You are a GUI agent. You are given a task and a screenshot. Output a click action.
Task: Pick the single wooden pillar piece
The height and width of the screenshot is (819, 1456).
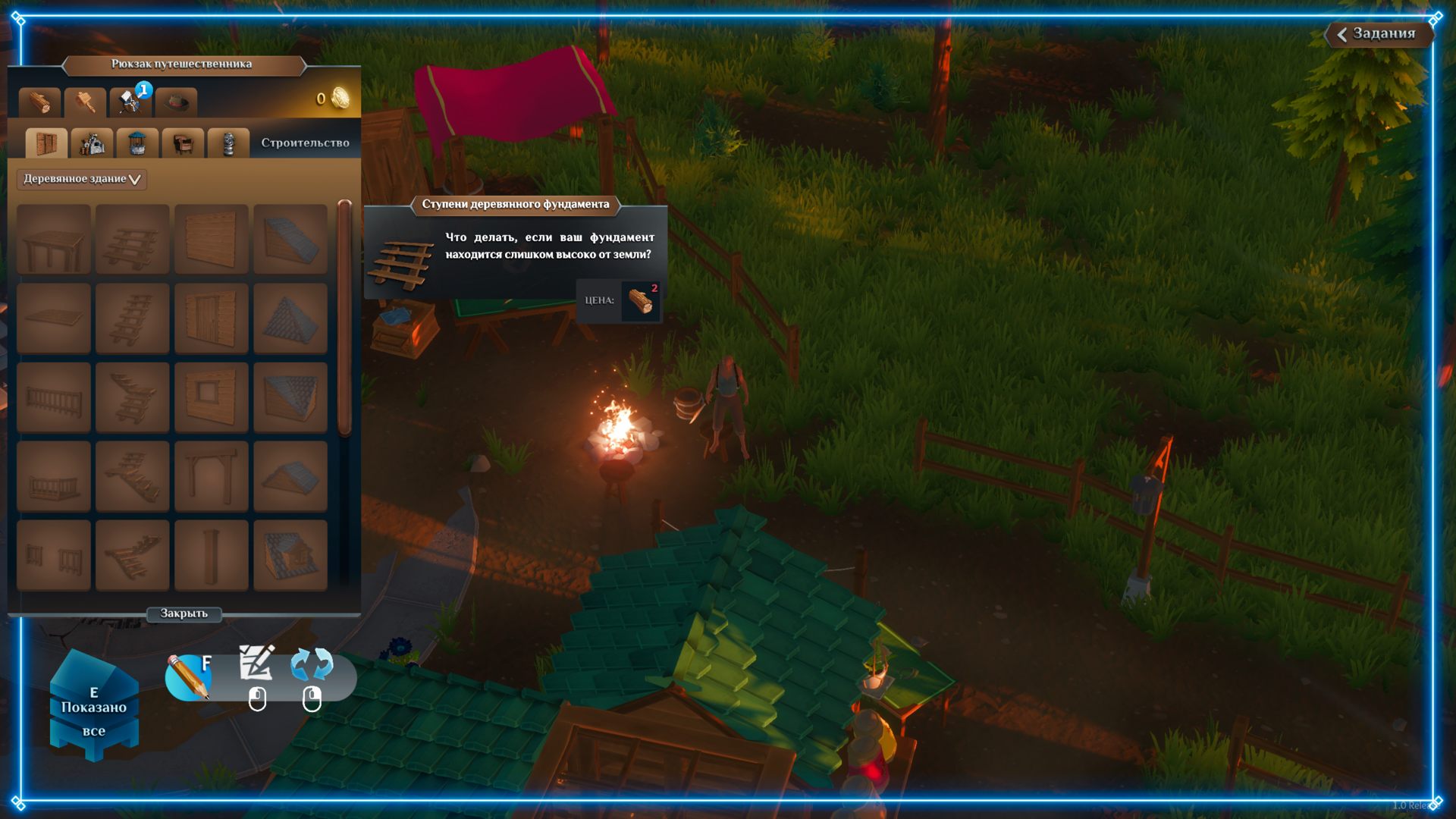click(211, 555)
